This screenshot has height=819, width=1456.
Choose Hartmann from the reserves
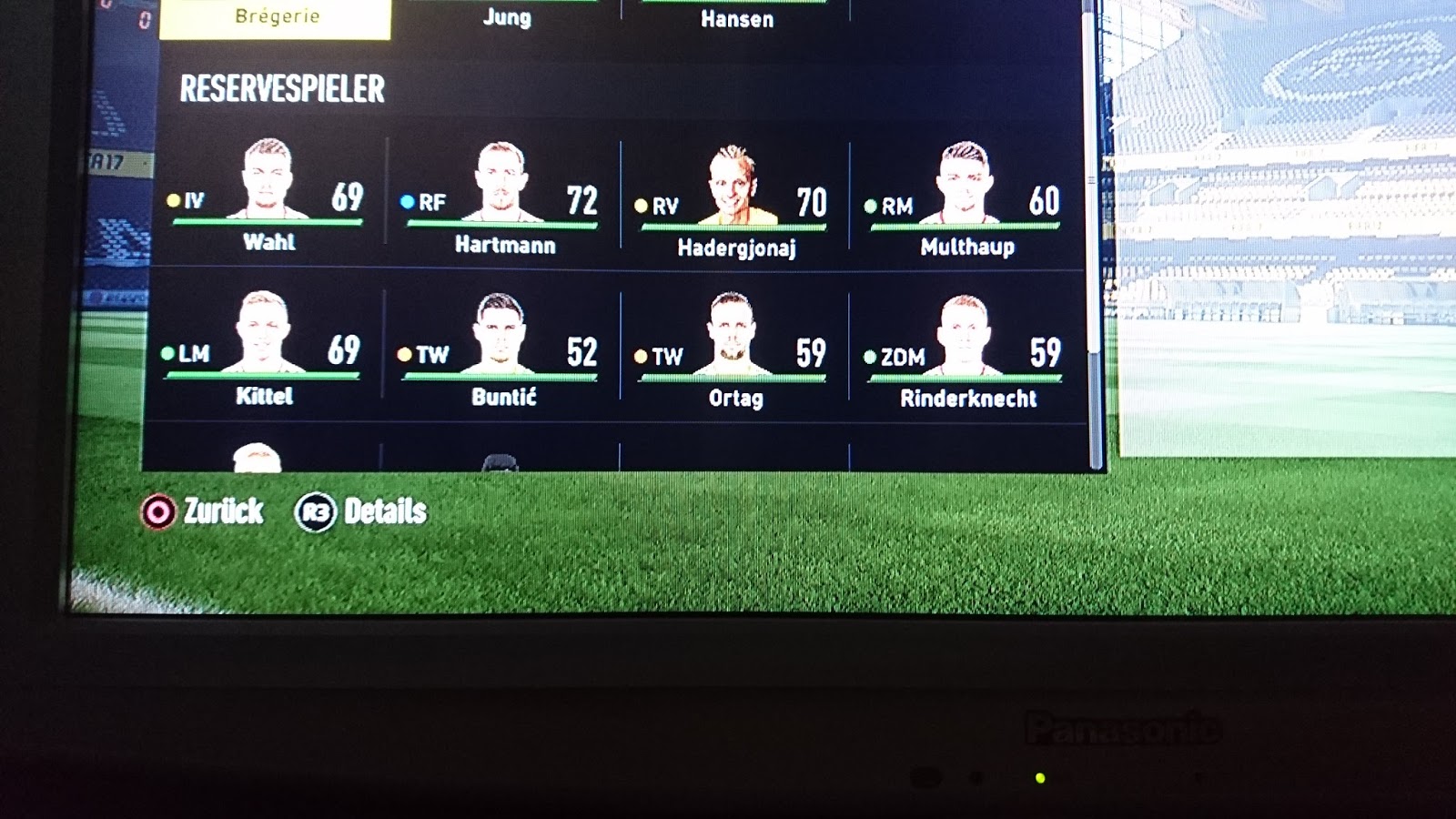pyautogui.click(x=501, y=202)
